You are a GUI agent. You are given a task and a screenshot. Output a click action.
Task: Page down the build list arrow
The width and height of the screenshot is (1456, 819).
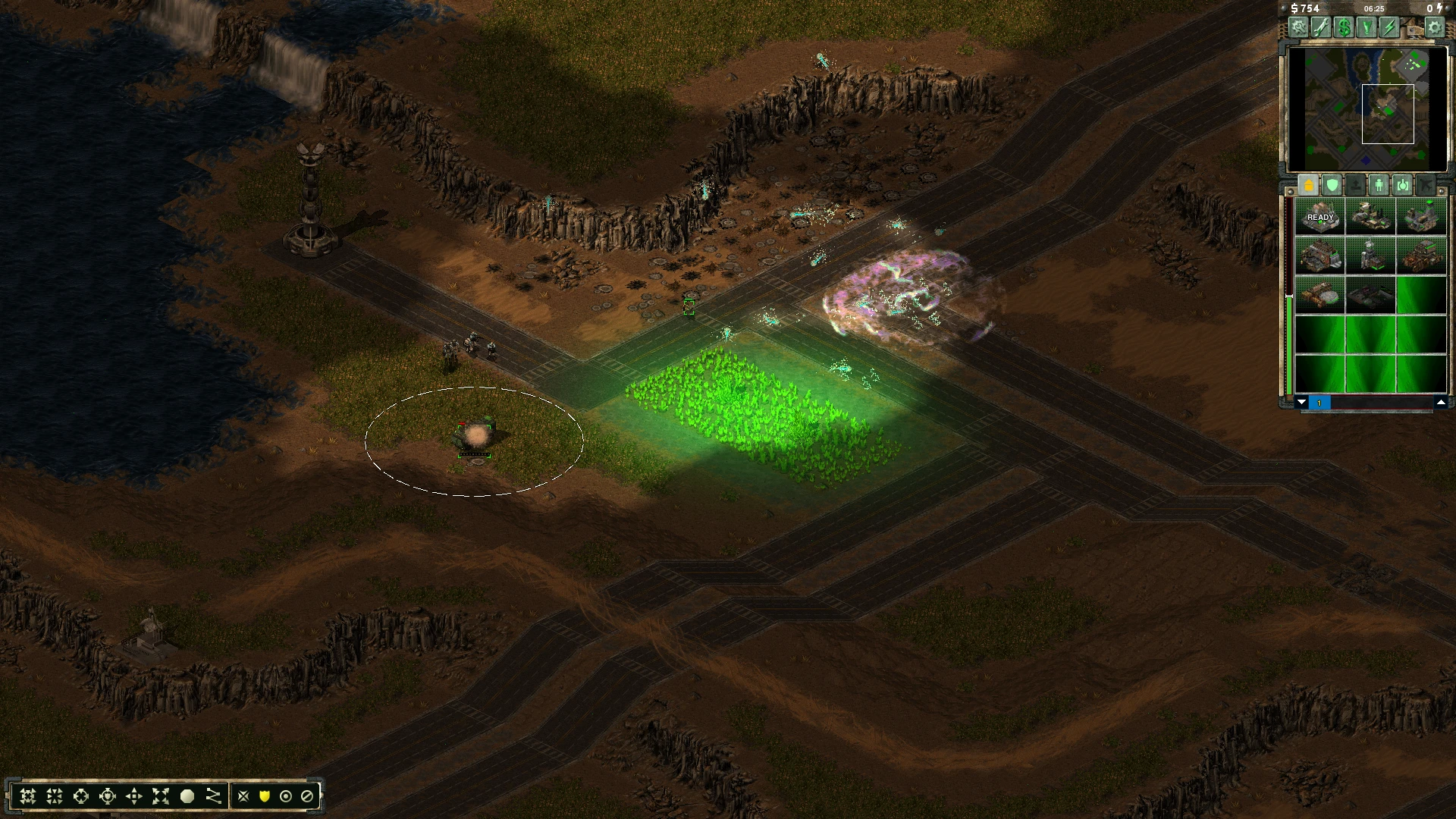pos(1301,402)
